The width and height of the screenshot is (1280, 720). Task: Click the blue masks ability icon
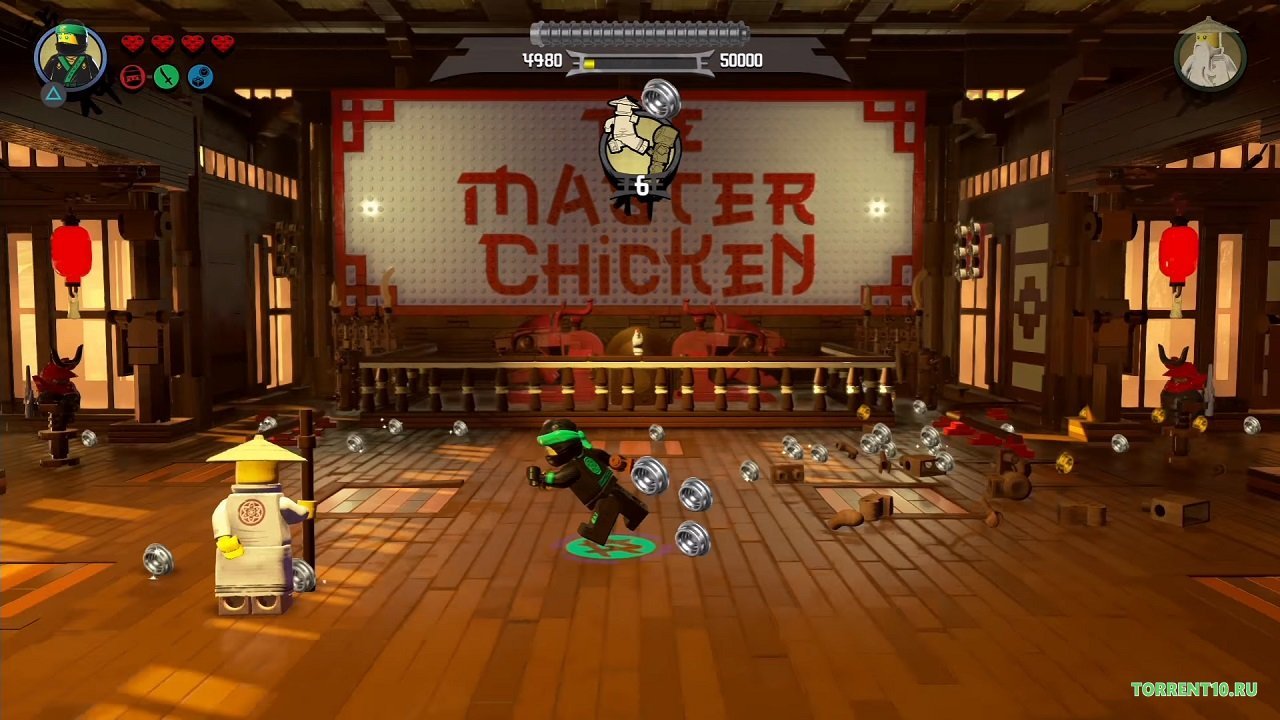tap(200, 76)
